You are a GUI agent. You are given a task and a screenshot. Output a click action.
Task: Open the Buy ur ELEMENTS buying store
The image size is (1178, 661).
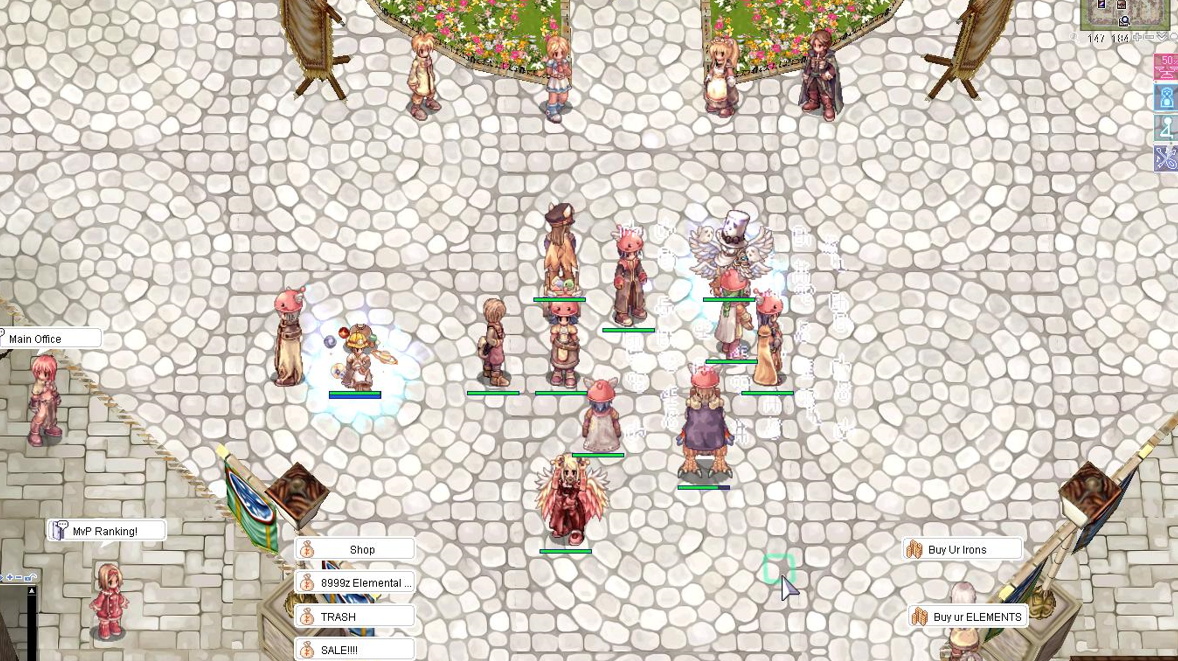pos(967,617)
